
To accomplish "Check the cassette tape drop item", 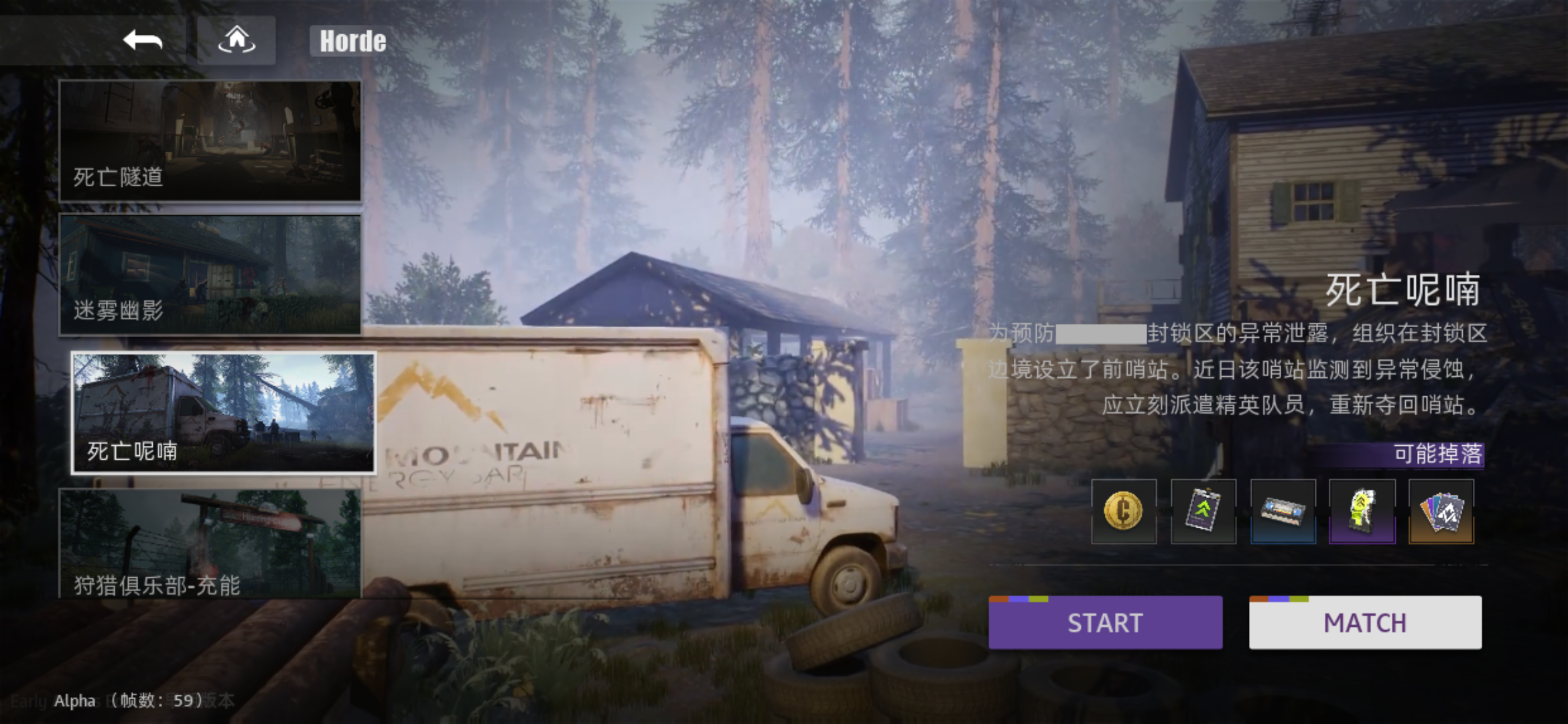I will coord(1283,511).
